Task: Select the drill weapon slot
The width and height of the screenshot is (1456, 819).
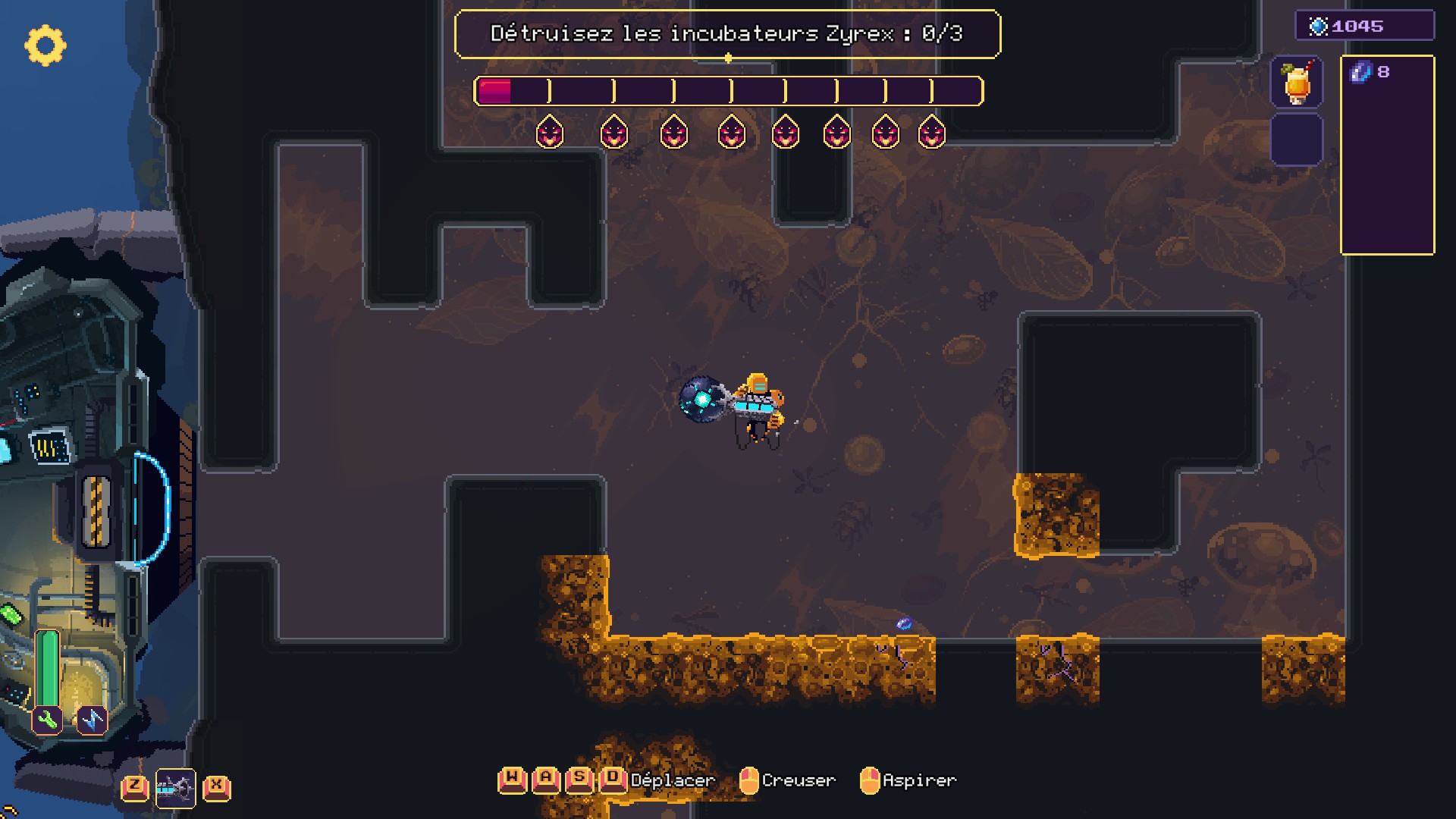Action: 175,789
